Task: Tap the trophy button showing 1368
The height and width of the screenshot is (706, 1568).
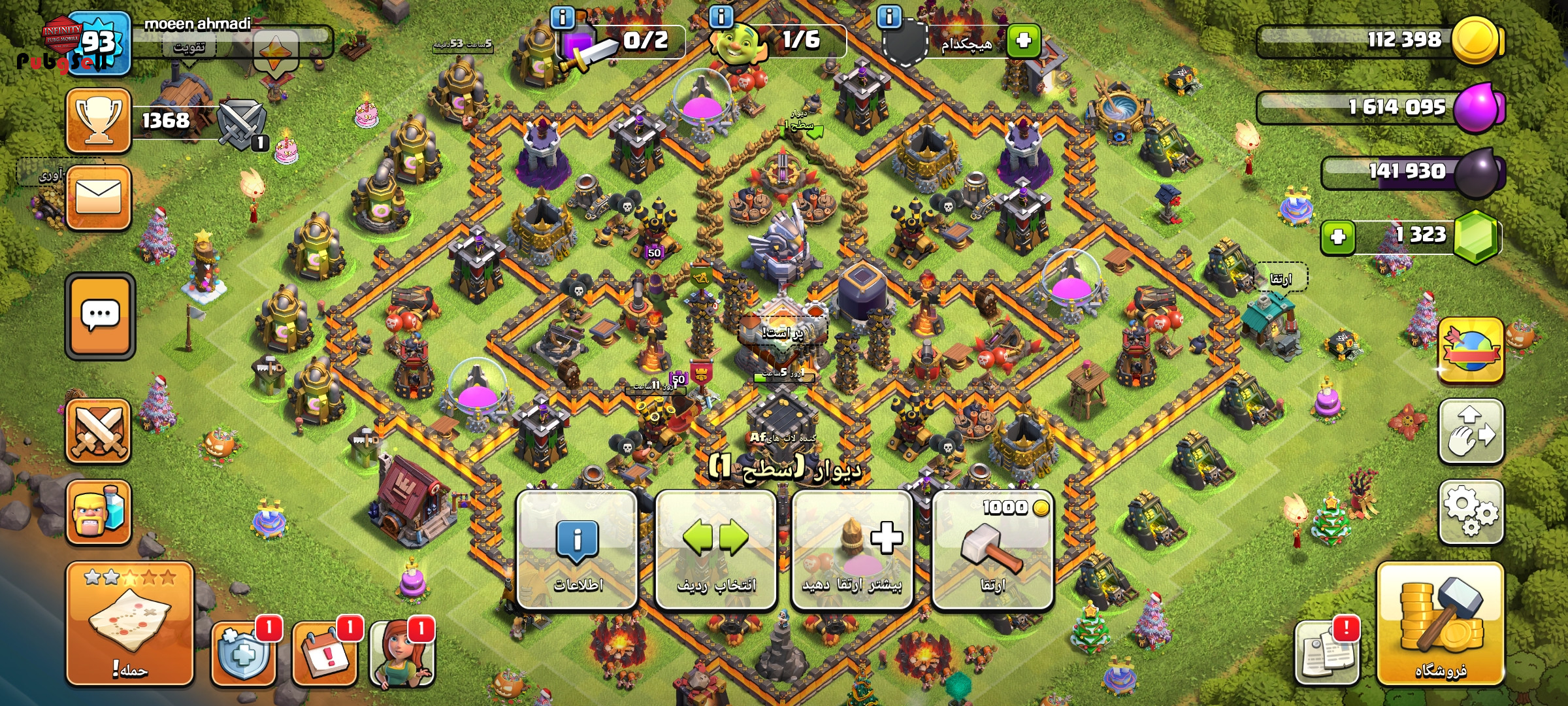Action: [99, 121]
